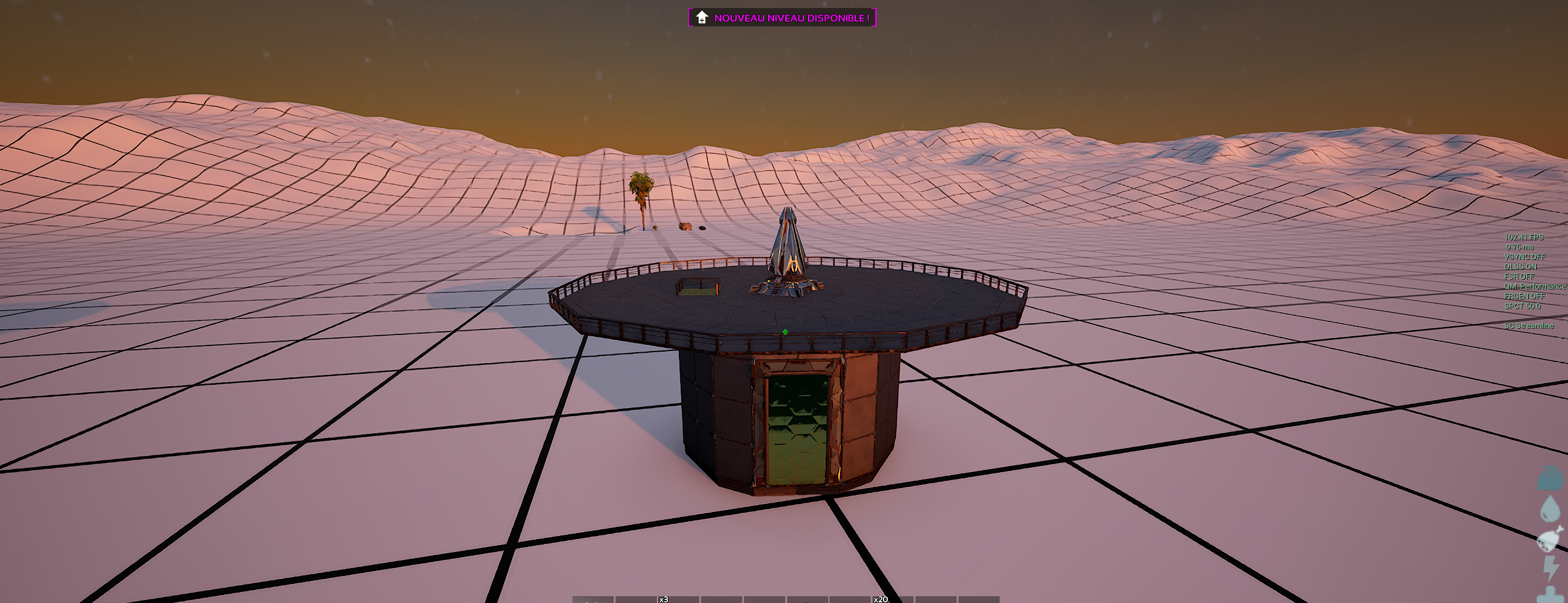Toggle VSYNC from OFF to ON

[1527, 257]
